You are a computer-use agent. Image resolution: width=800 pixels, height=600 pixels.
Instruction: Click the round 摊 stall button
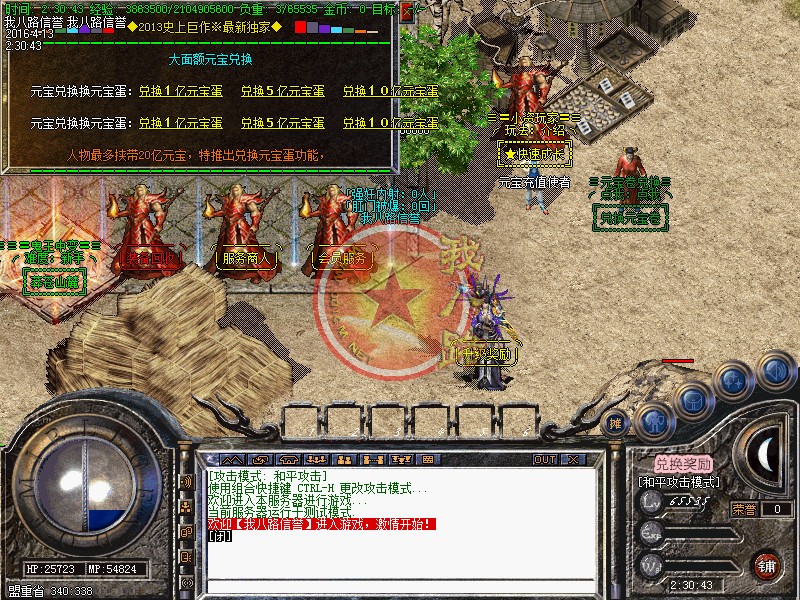point(617,423)
